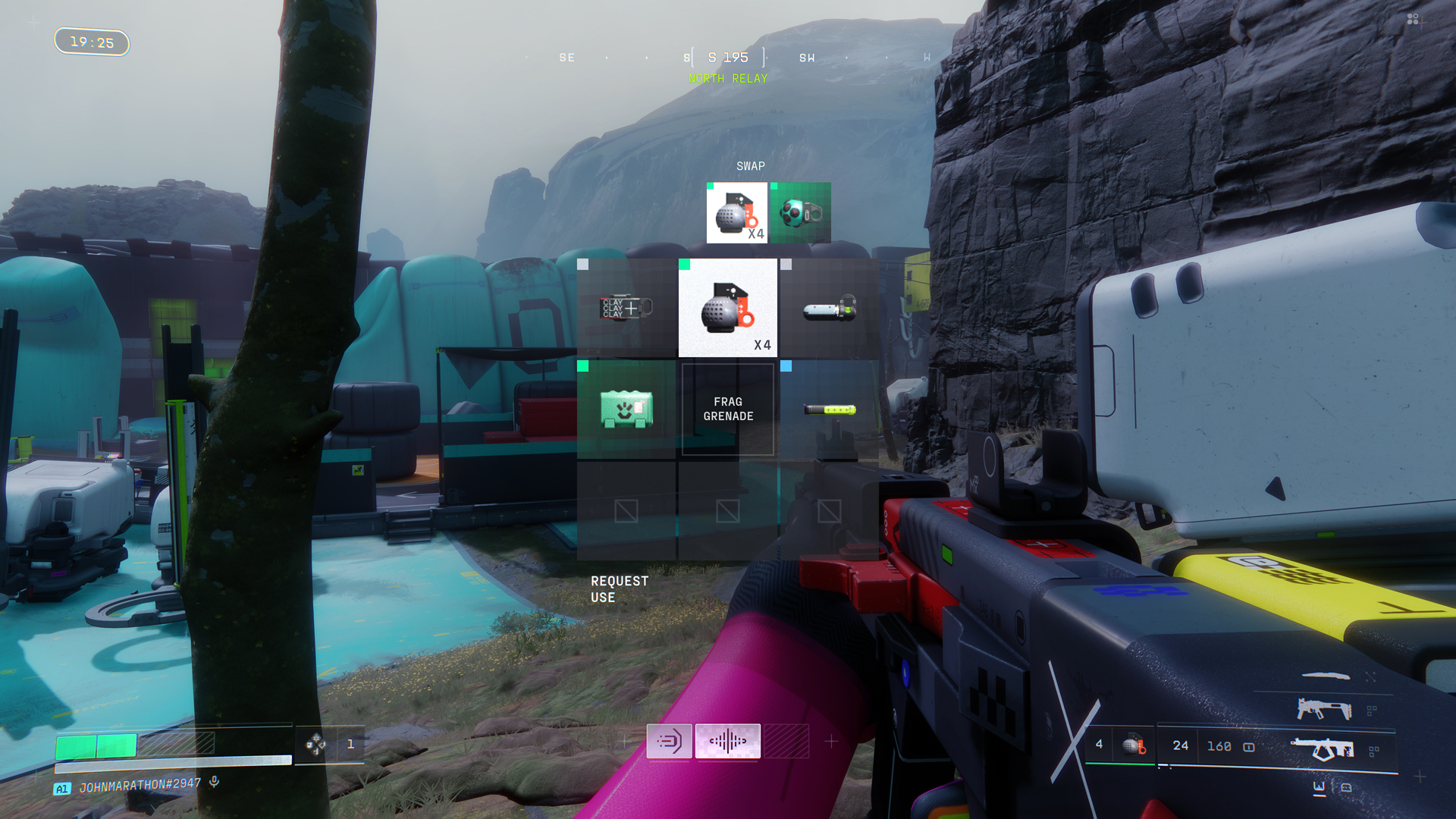Select the yellow-green injector stick slot
Viewport: 1456px width, 819px height.
click(x=829, y=409)
